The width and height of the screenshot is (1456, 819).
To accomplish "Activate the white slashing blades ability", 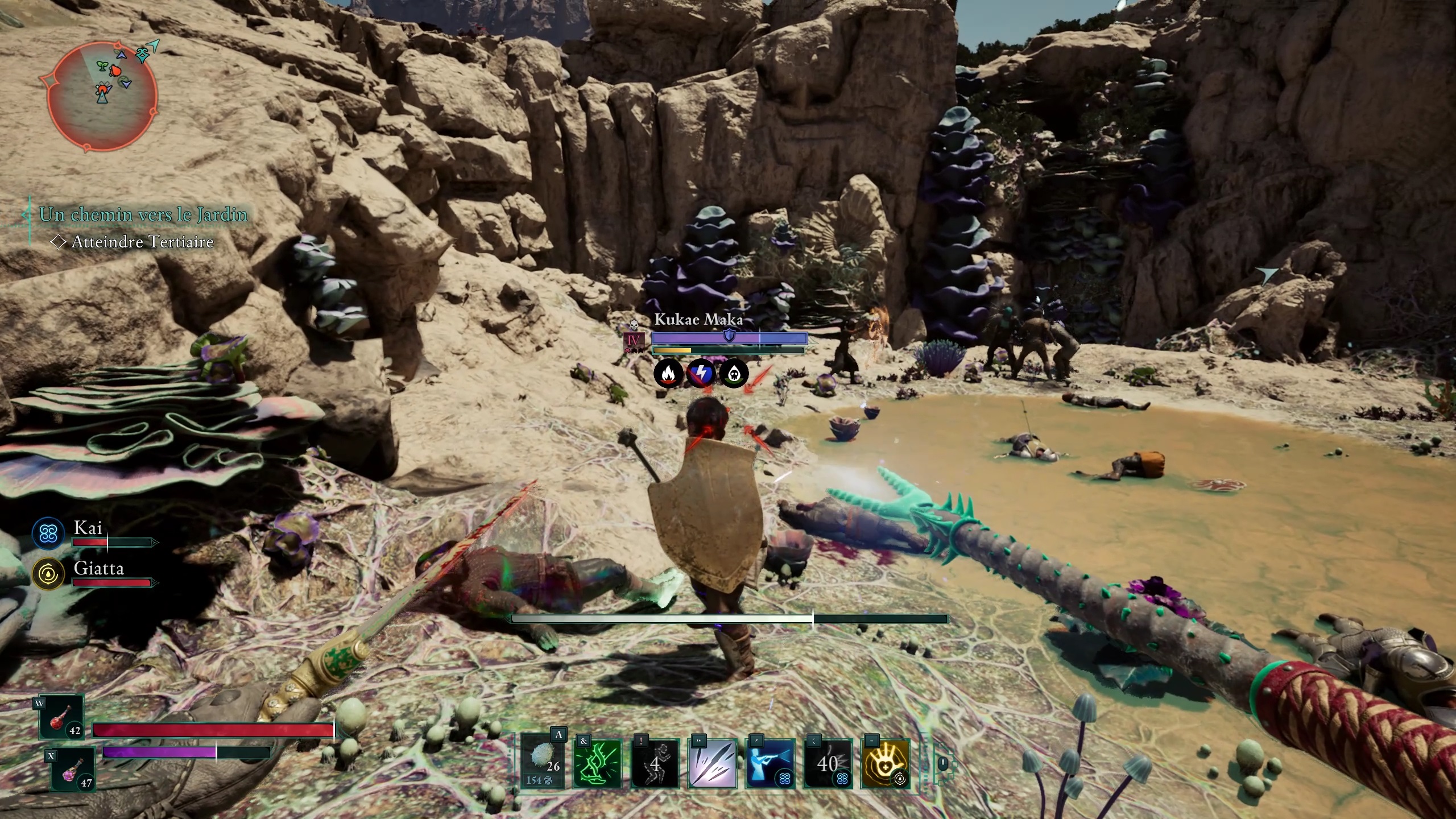I will point(713,763).
